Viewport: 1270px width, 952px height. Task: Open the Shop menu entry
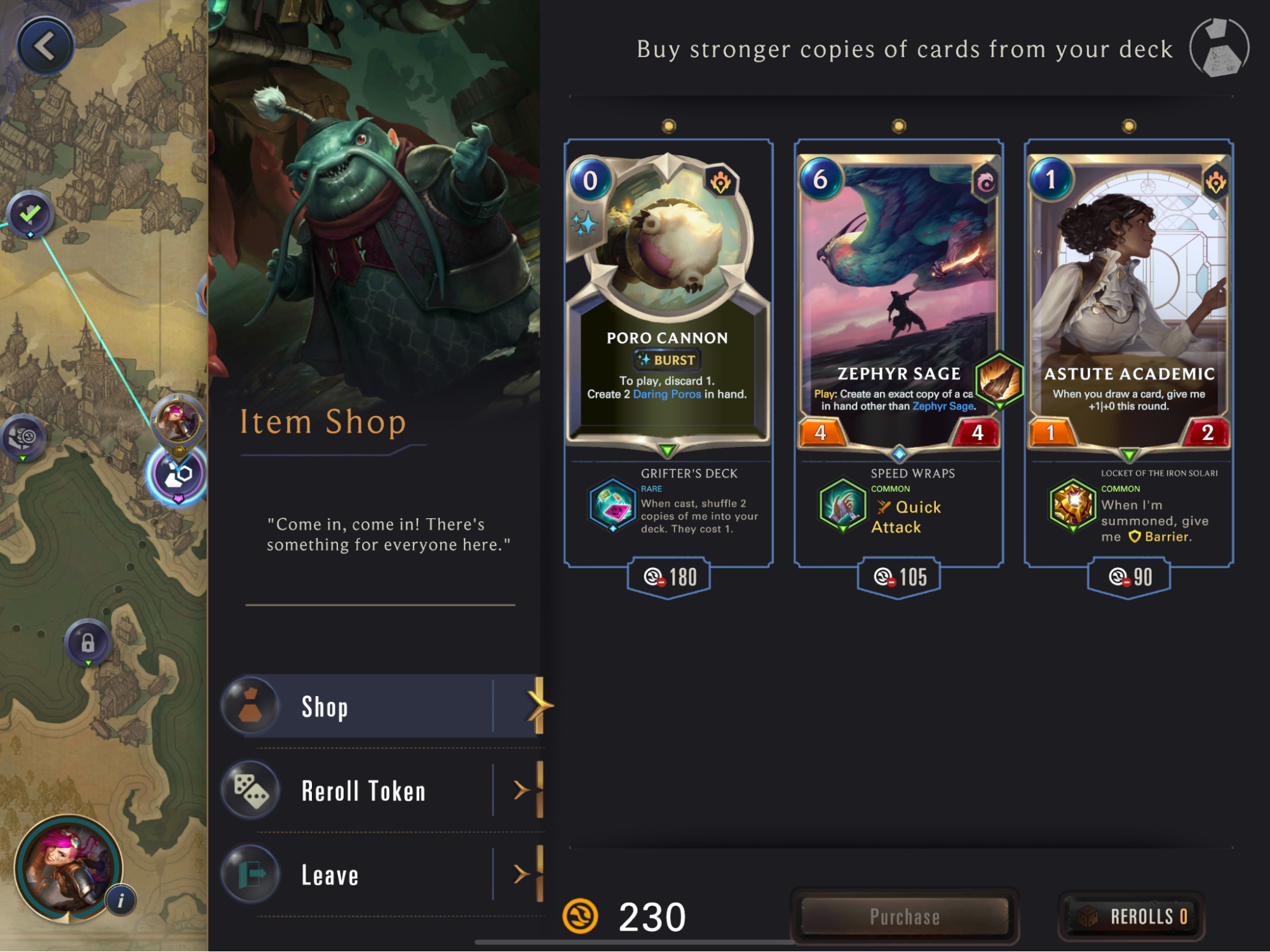point(381,706)
